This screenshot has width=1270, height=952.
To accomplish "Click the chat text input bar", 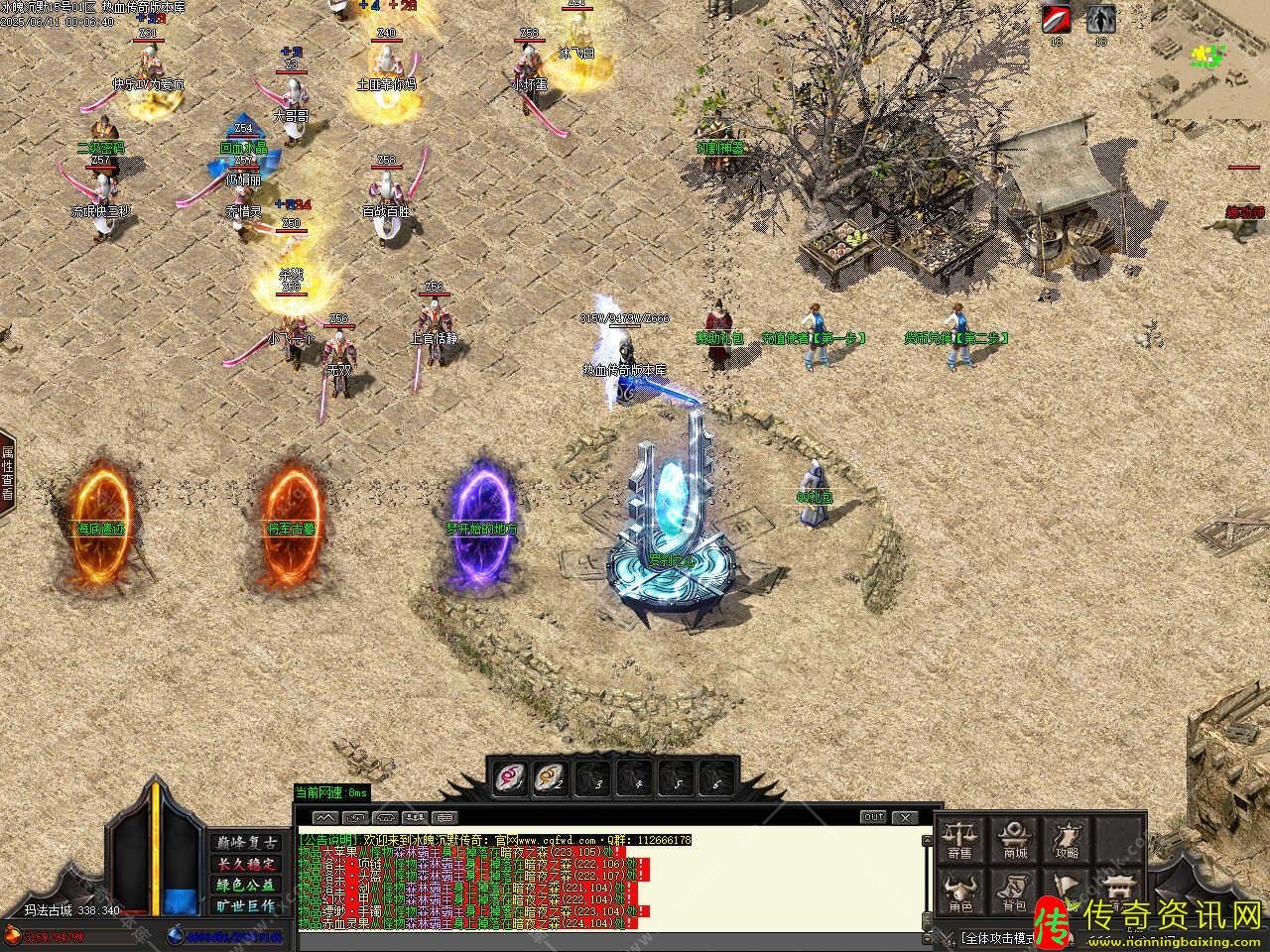I will (x=615, y=938).
